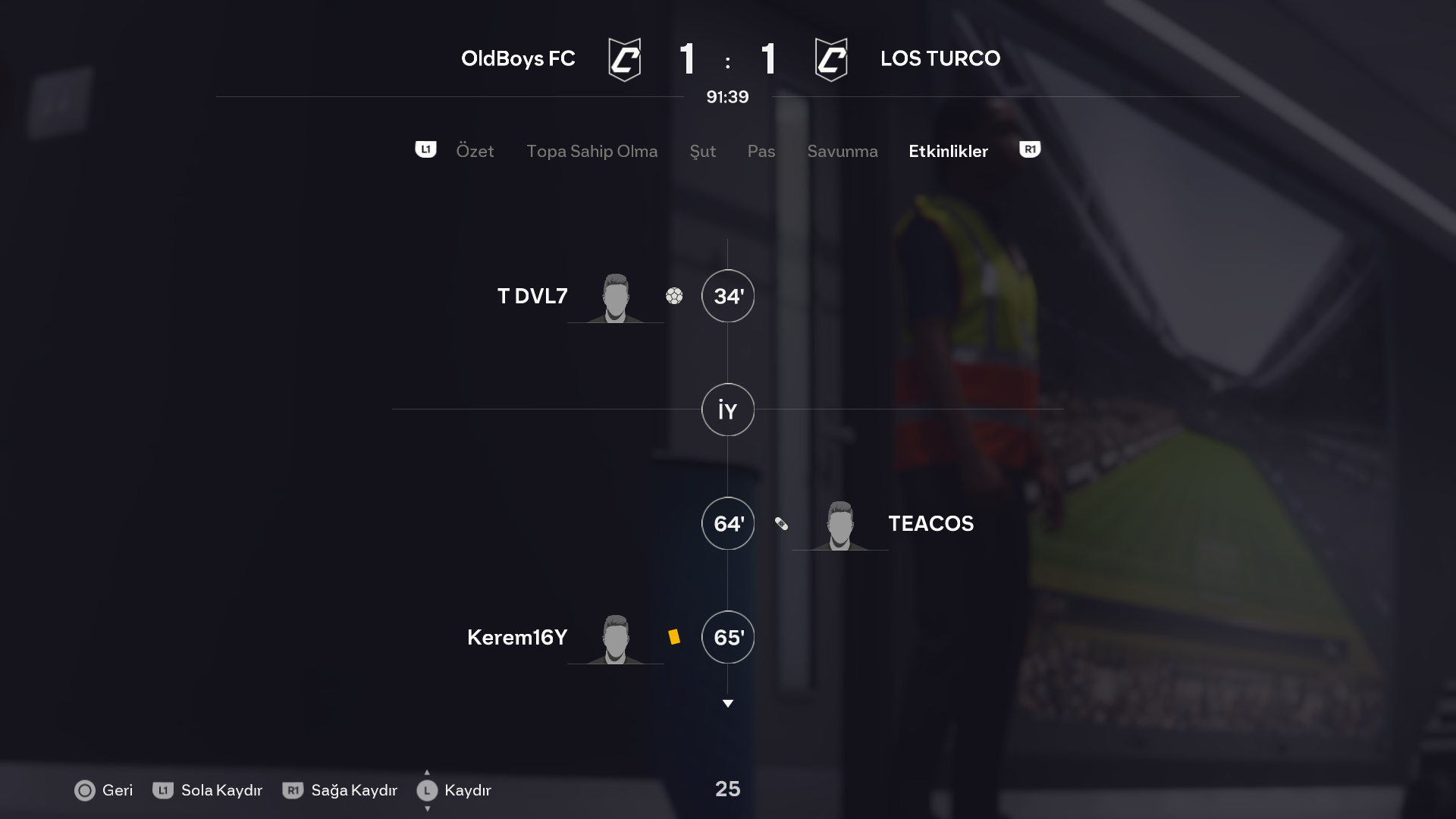Click the 34' timeline marker

tap(728, 296)
